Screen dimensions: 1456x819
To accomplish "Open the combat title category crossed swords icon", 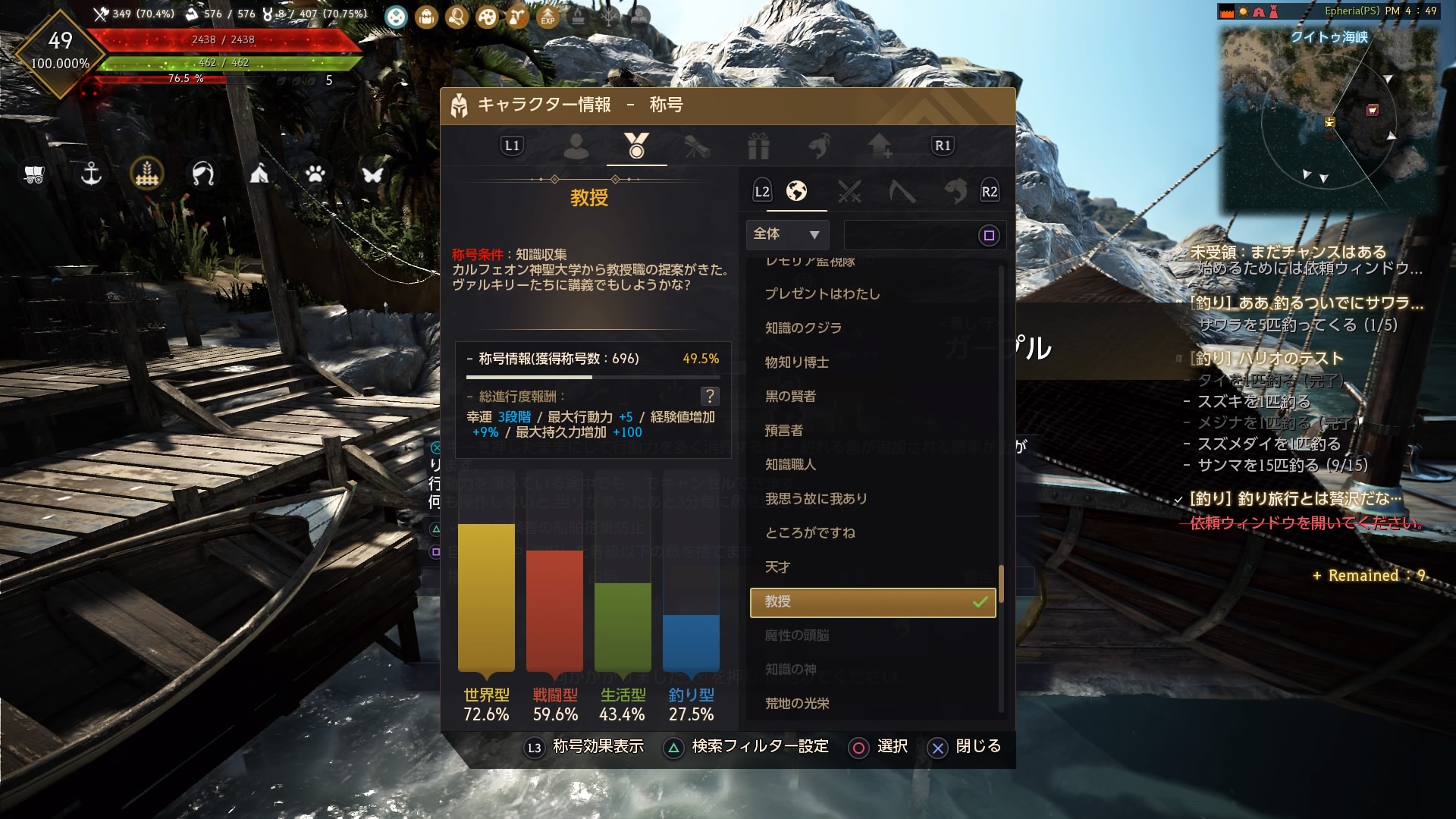I will (851, 192).
